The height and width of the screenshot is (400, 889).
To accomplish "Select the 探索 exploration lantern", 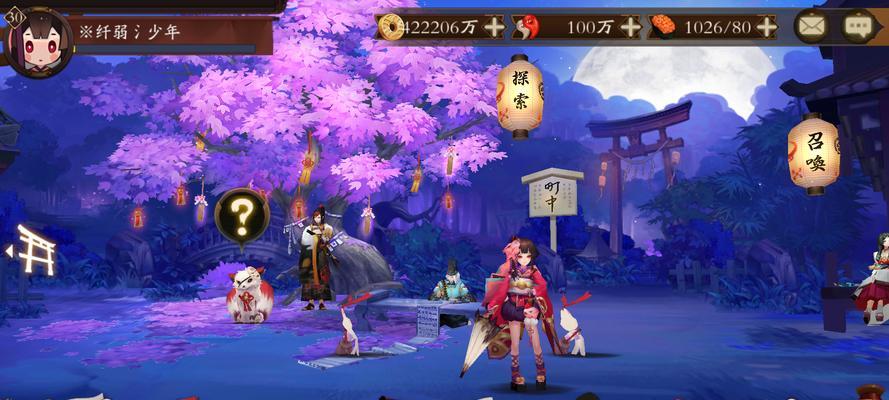I will click(519, 97).
